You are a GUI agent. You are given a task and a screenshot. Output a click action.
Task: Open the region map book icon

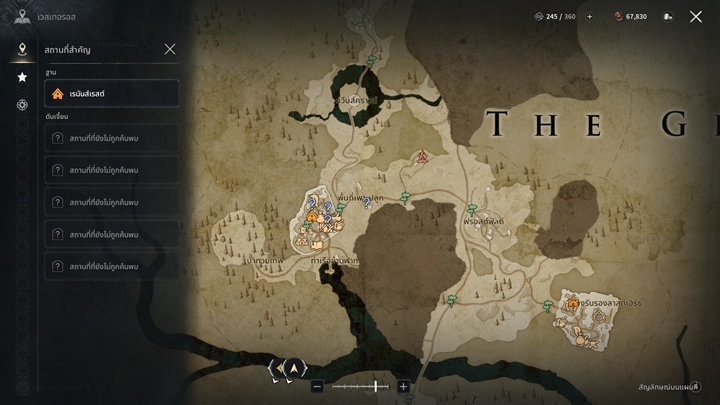tap(22, 16)
